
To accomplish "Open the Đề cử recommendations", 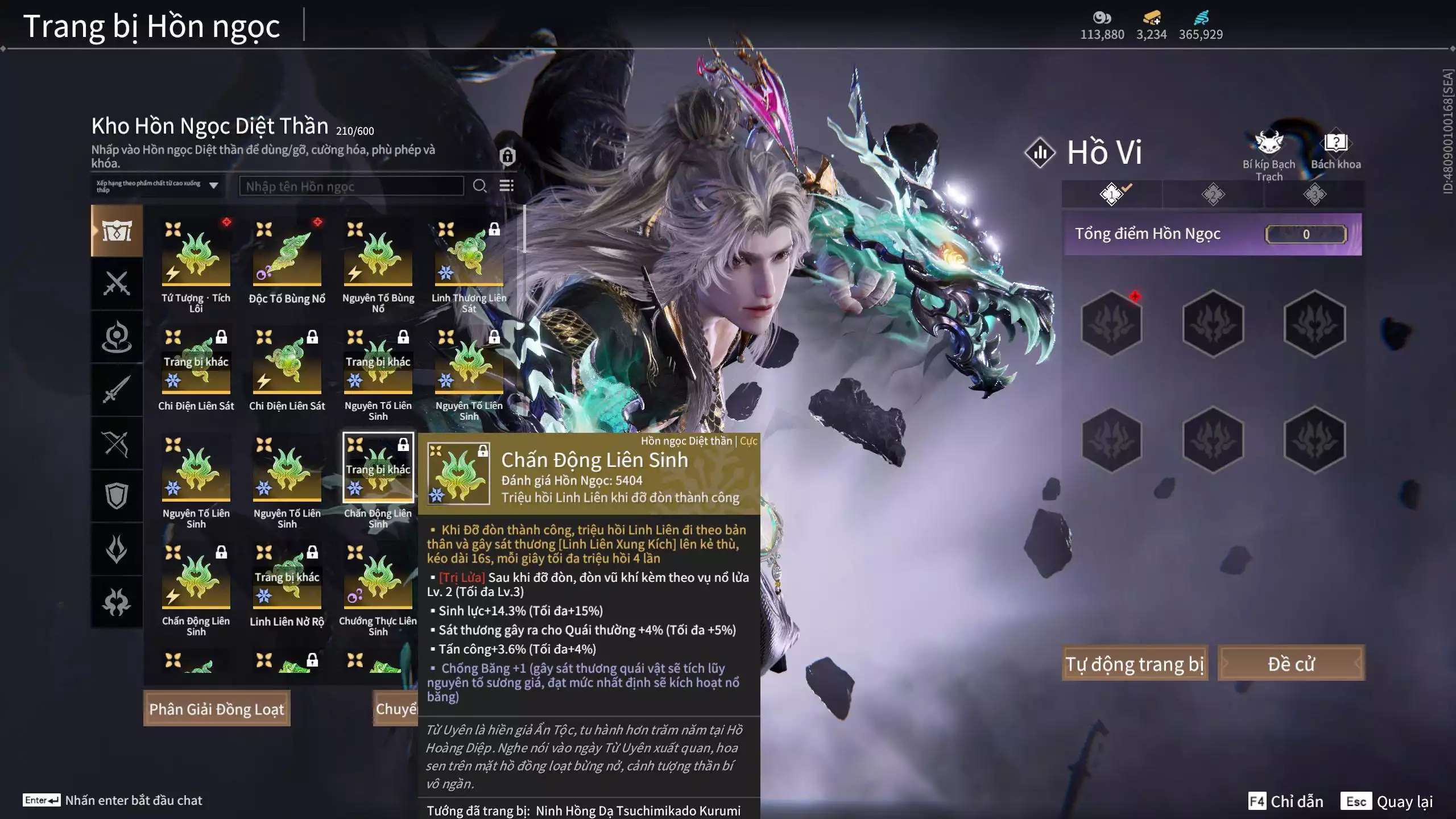I will (1291, 664).
